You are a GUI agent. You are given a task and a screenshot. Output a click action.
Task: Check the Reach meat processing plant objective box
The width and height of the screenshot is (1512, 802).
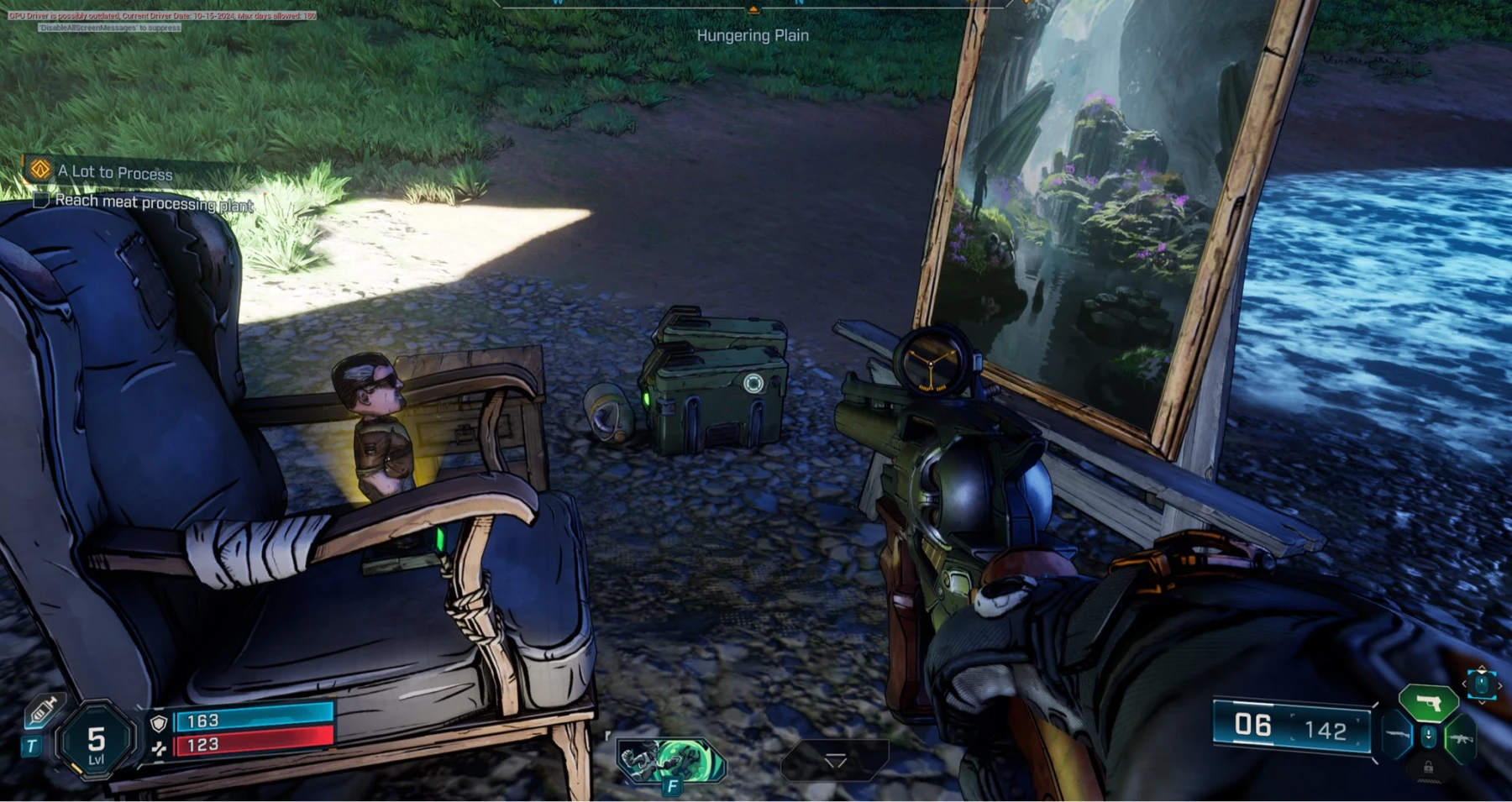coord(41,202)
